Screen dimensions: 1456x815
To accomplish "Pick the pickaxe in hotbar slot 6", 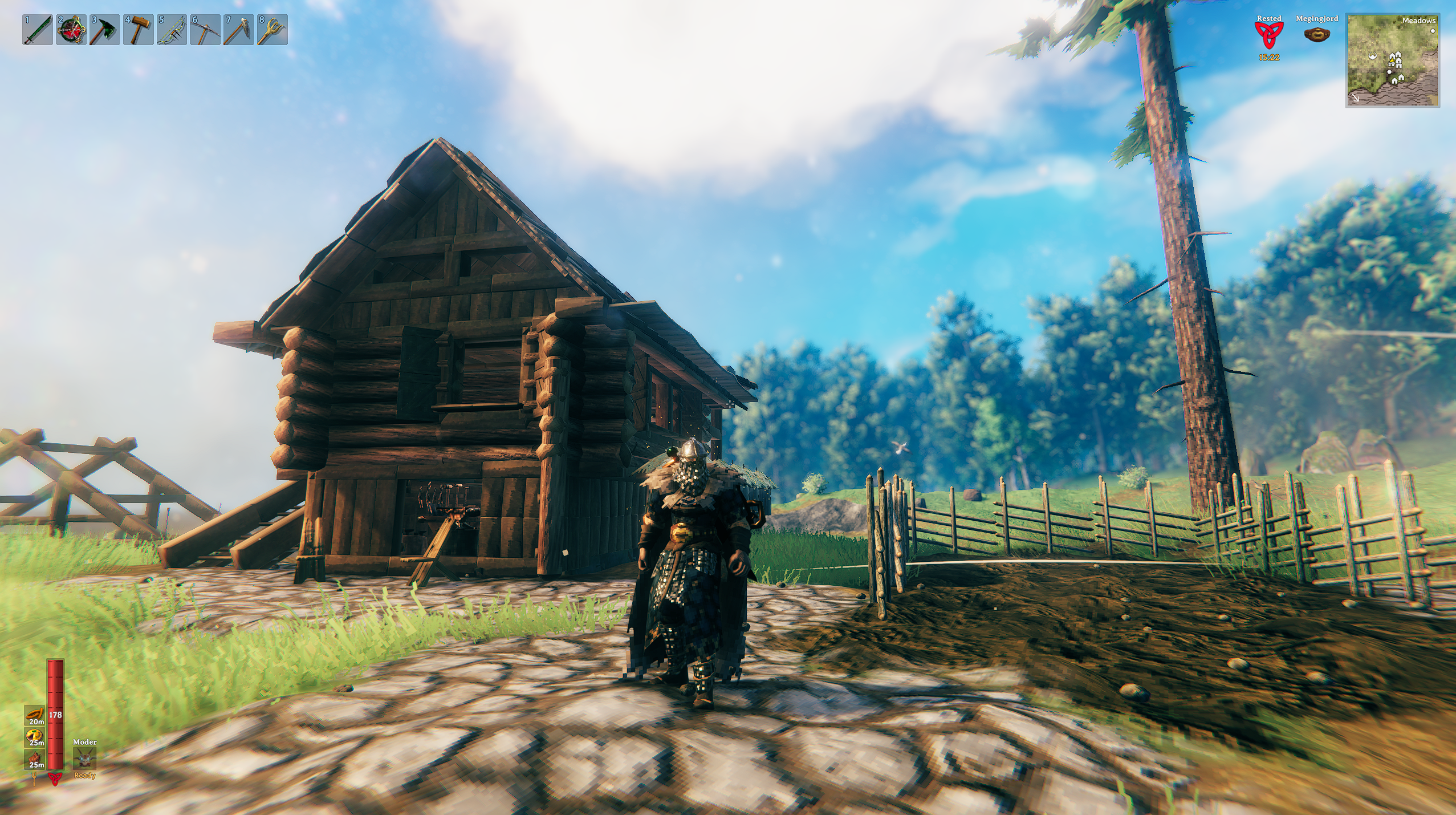I will point(205,30).
